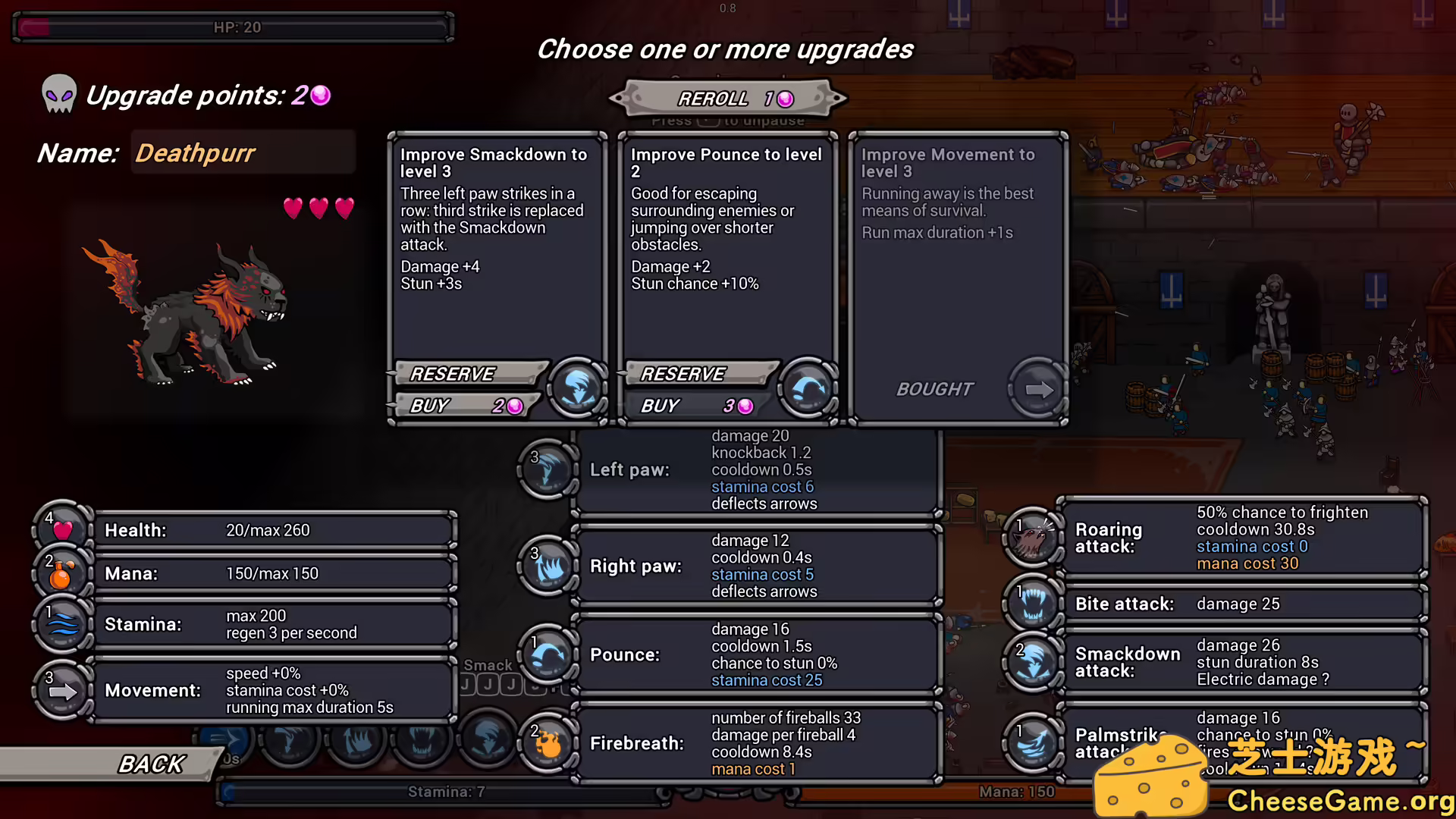Buy the Improve Pounce to level 2 upgrade

pyautogui.click(x=698, y=406)
